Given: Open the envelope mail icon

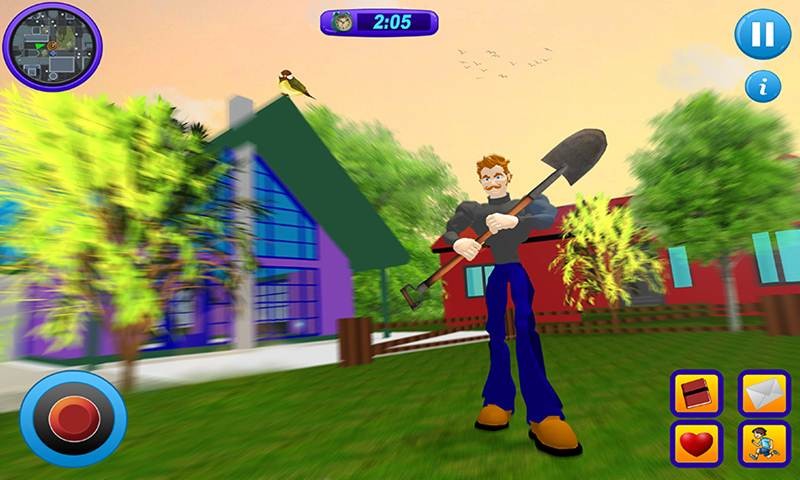Looking at the screenshot, I should tap(763, 393).
